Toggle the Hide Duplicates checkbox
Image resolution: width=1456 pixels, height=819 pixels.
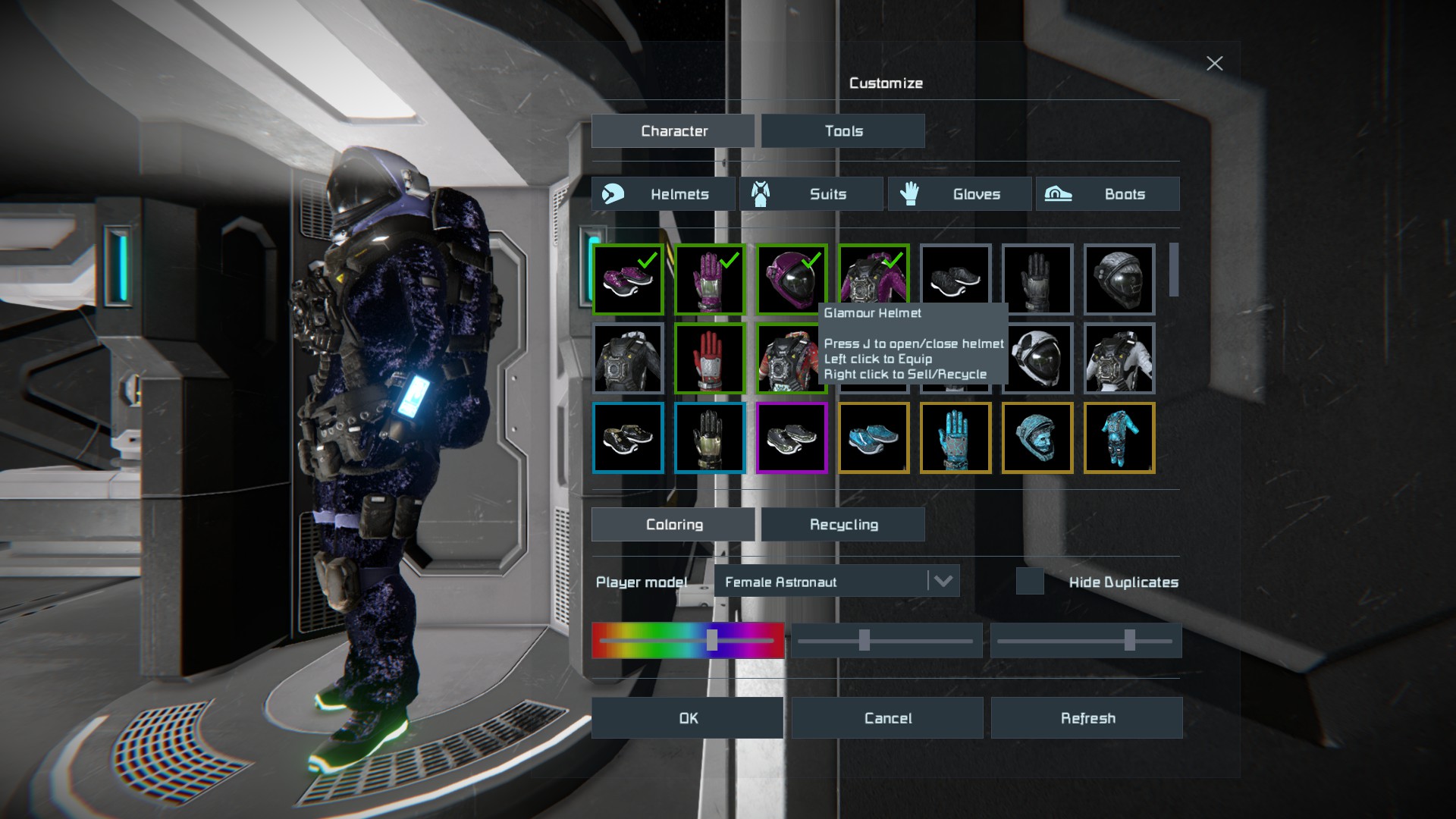click(1030, 582)
